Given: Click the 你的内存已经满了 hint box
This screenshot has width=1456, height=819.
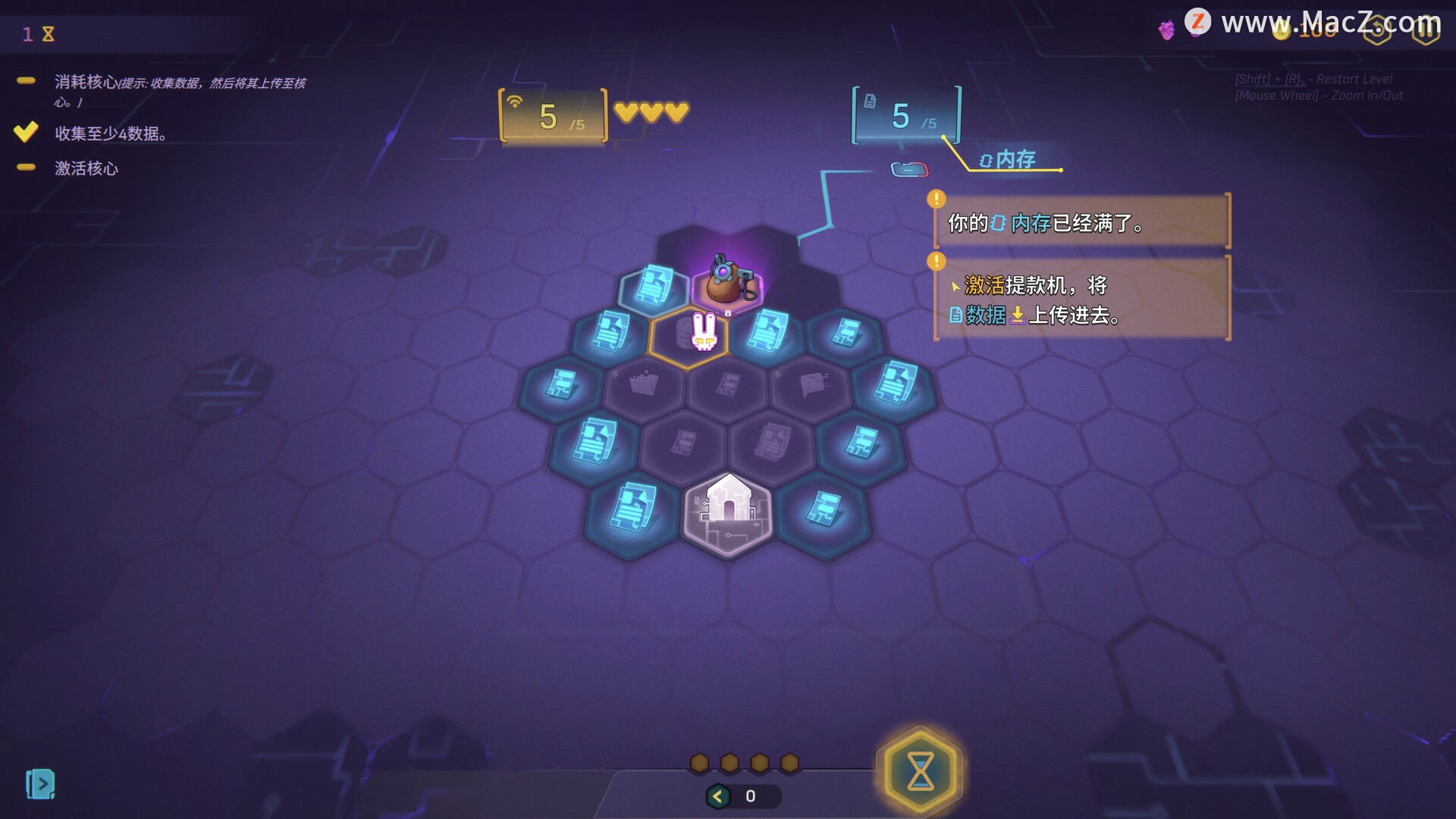Looking at the screenshot, I should coord(1081,222).
